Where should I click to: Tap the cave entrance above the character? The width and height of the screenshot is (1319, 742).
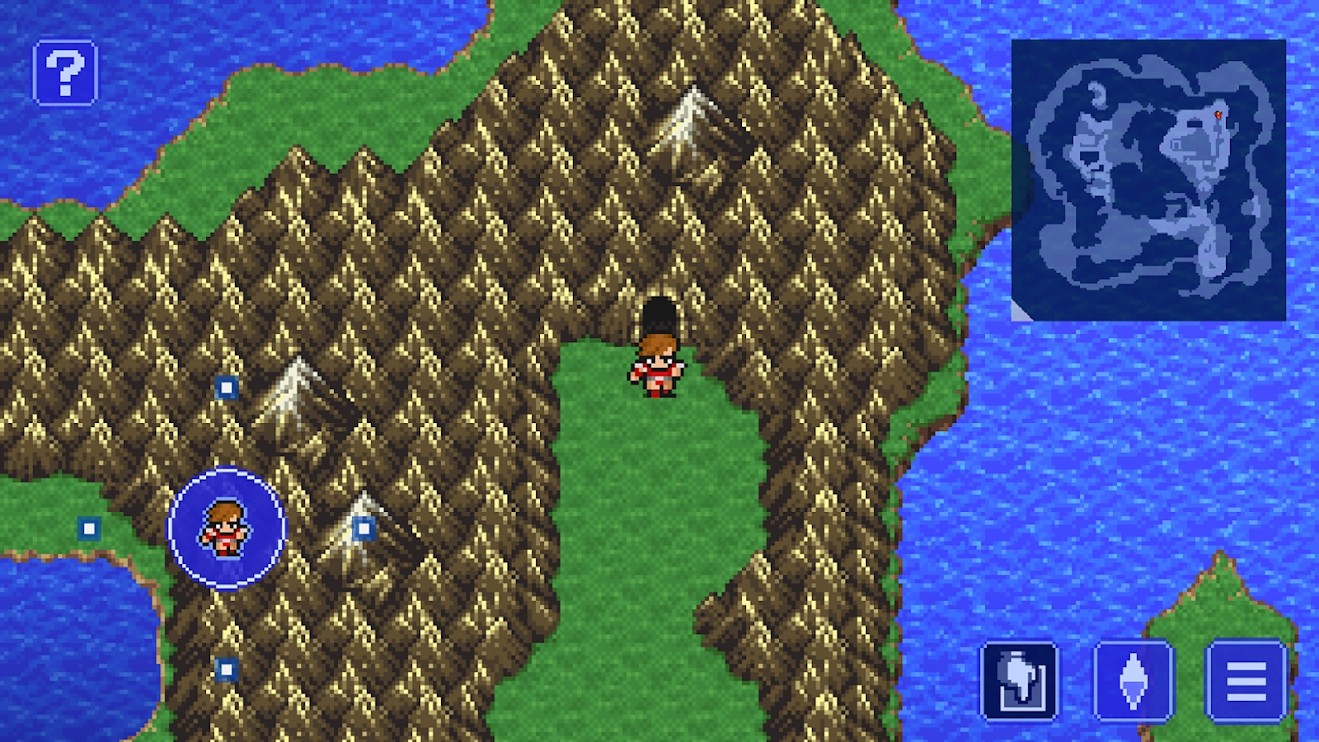[x=659, y=312]
